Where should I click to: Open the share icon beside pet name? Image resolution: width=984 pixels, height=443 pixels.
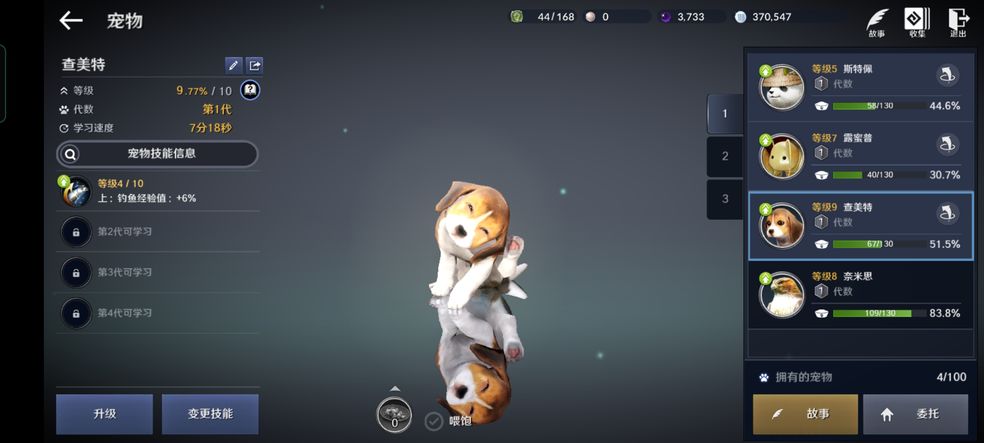pyautogui.click(x=255, y=65)
